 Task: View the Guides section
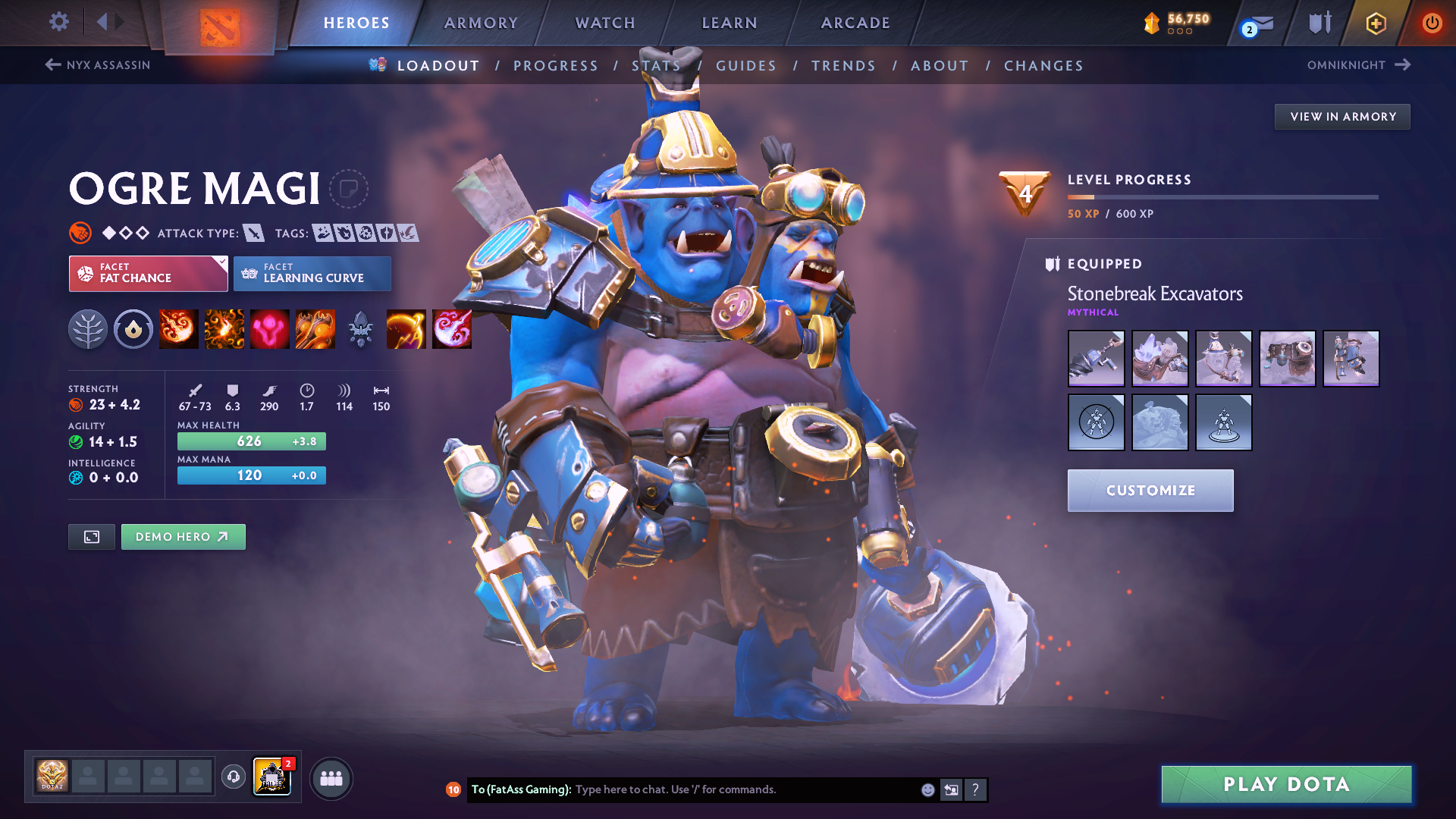[746, 66]
